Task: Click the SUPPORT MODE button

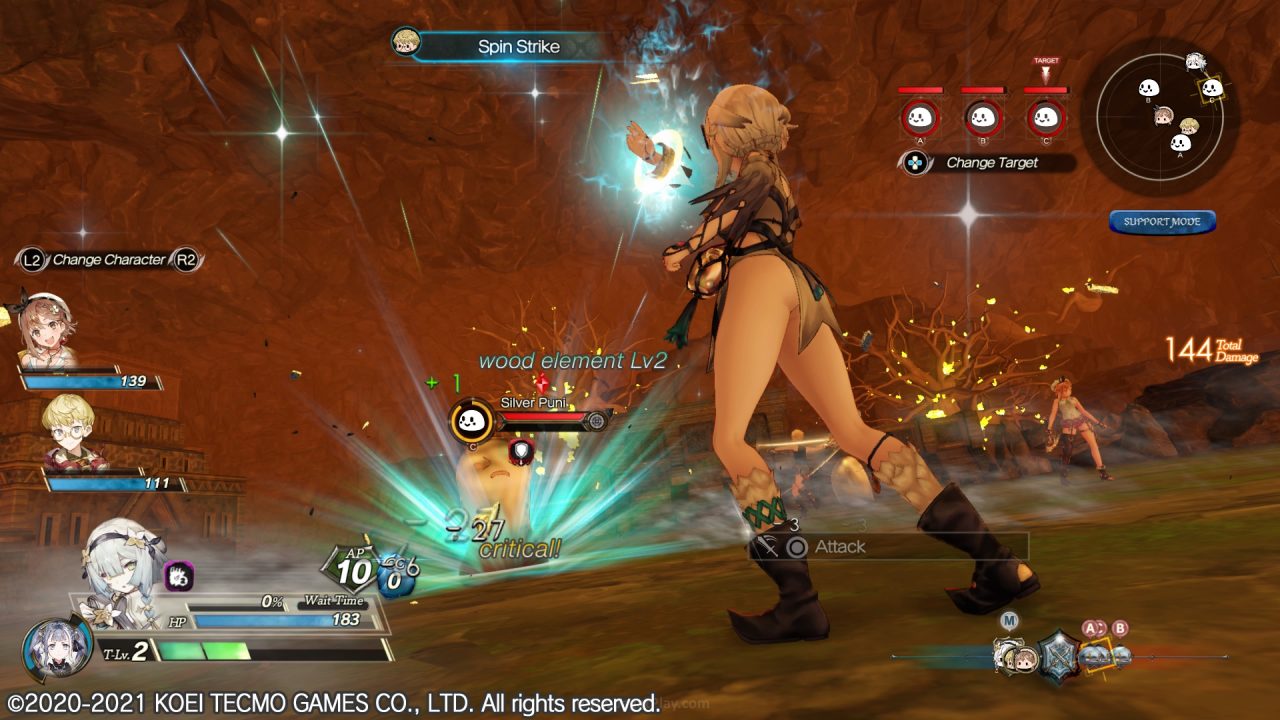Action: point(1162,221)
